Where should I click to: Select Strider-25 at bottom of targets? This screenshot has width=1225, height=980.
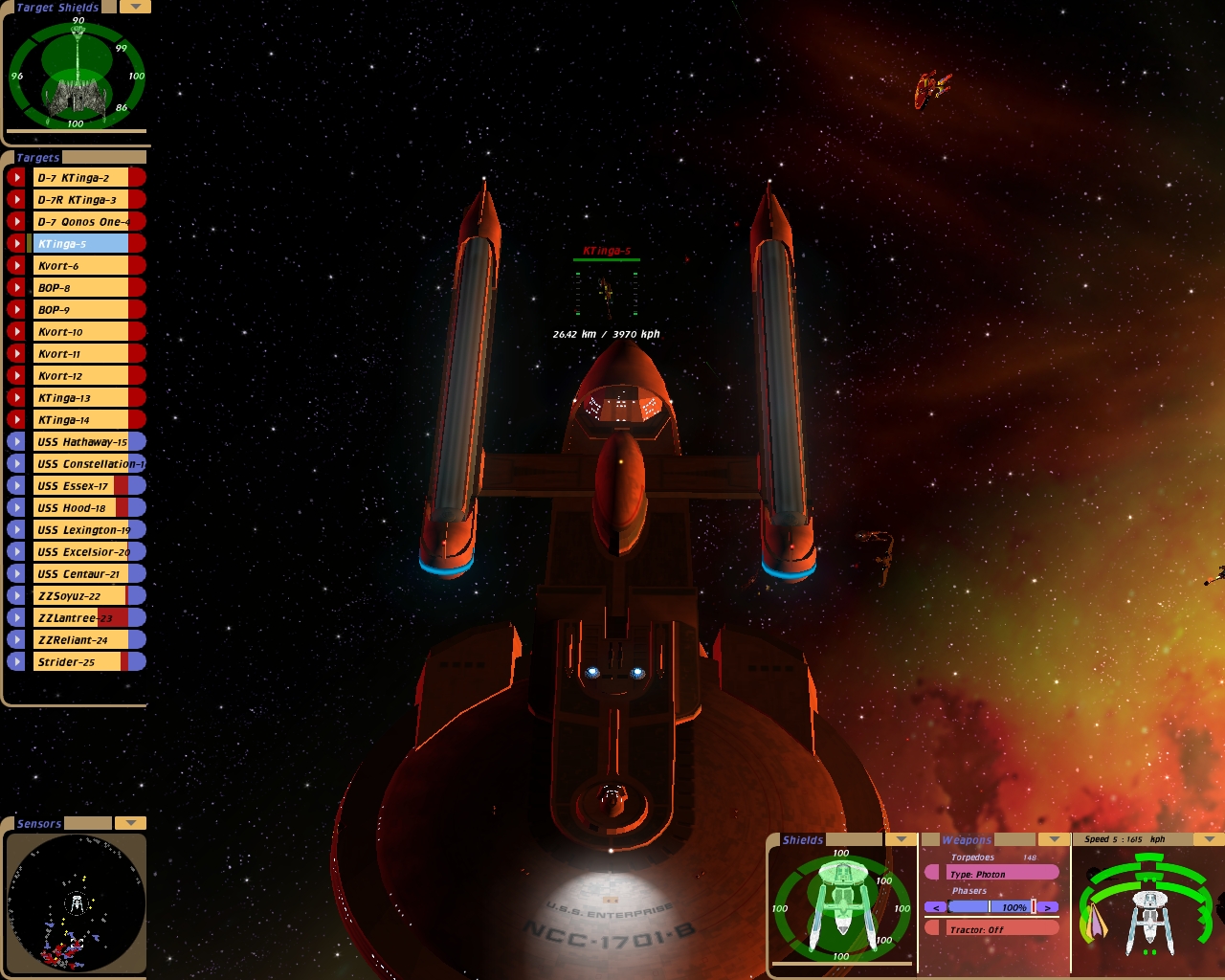coord(80,662)
